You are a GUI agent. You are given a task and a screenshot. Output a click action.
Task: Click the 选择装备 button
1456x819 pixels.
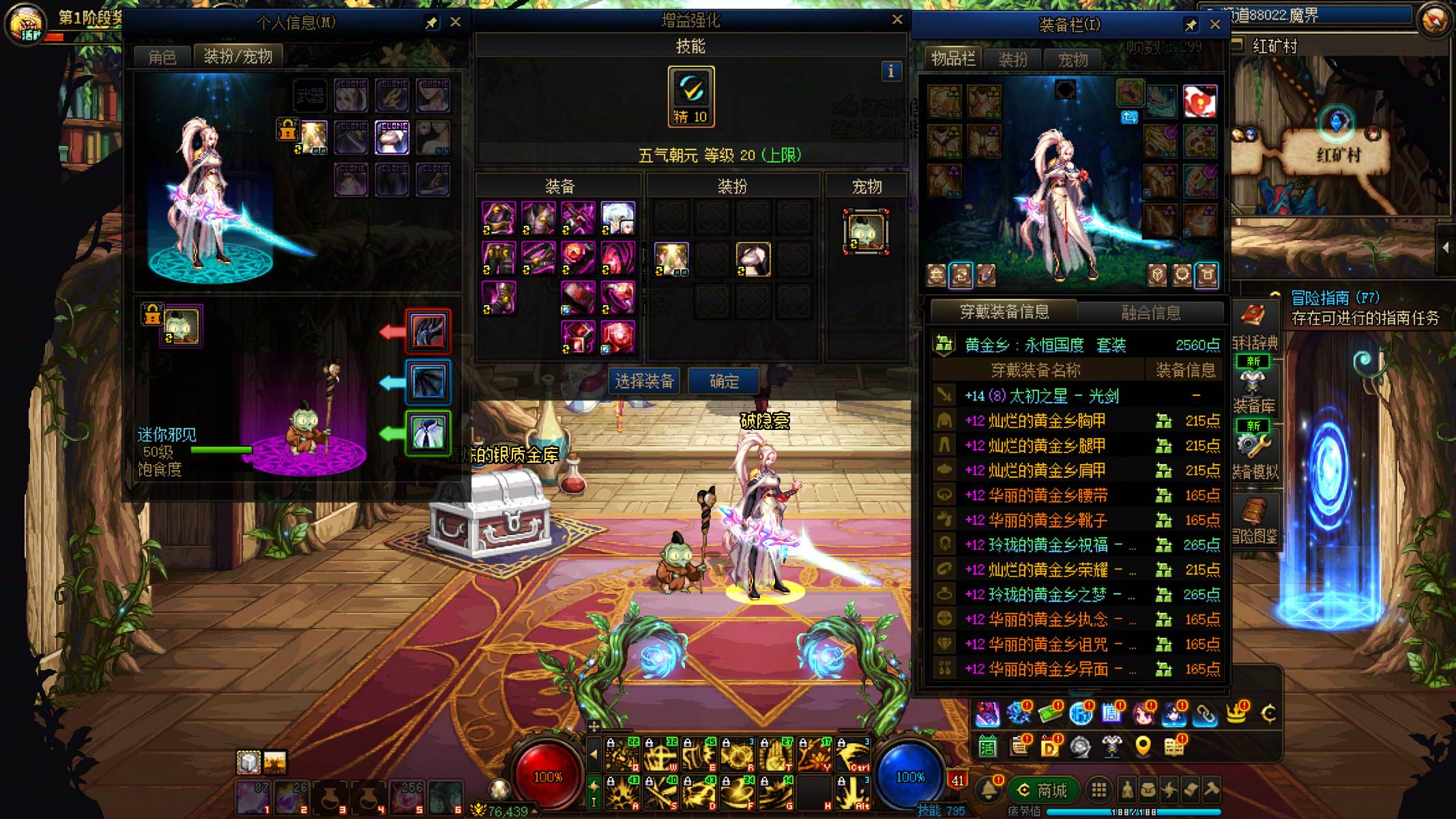[644, 381]
